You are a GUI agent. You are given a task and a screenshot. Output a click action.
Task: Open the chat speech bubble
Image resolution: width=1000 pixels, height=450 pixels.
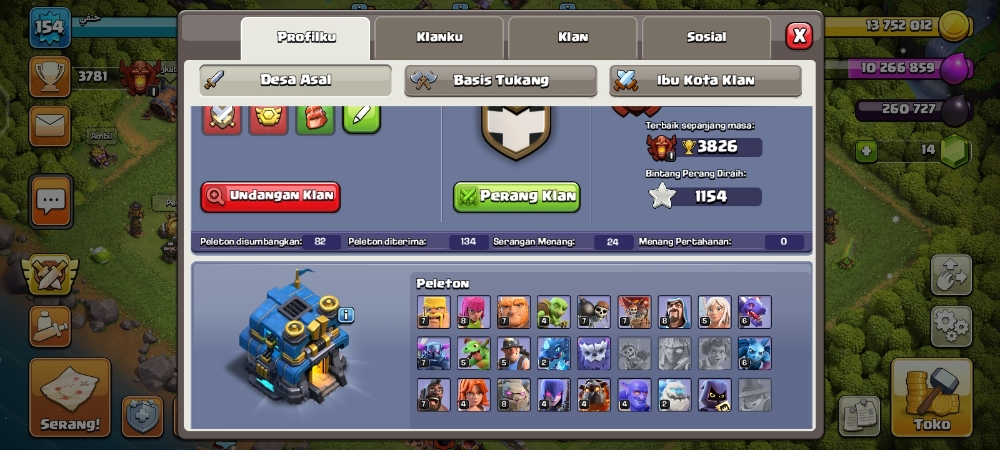tap(49, 201)
